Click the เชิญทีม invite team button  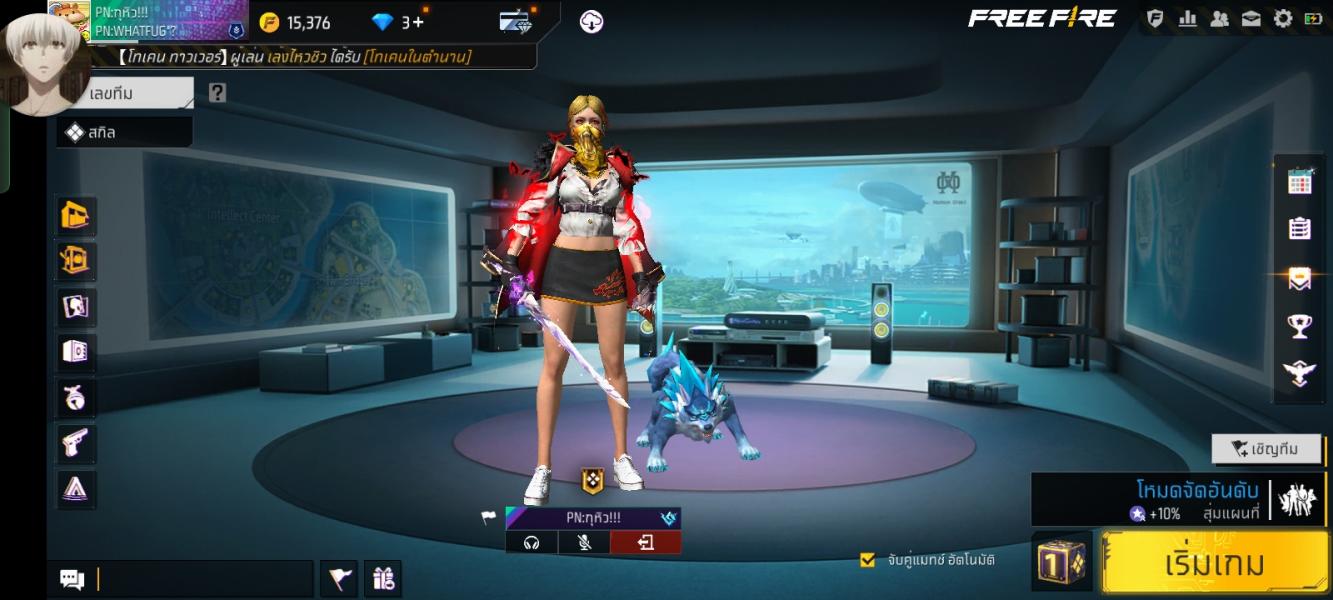1265,449
